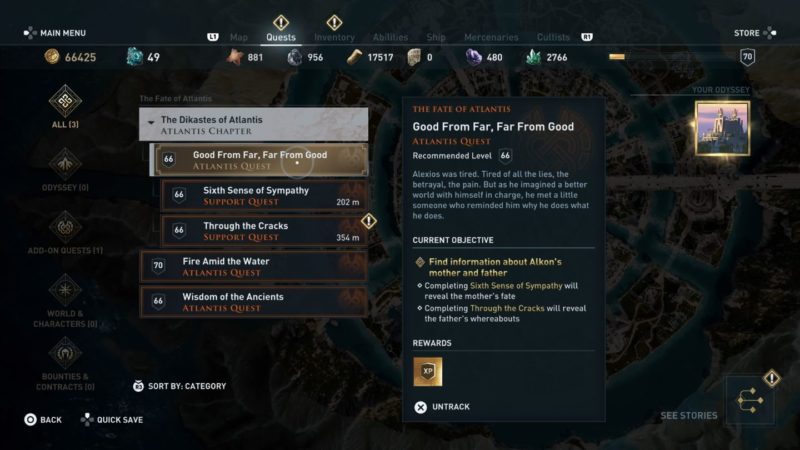Select Fire Amid the Water quest
This screenshot has width=800, height=450.
coord(253,266)
